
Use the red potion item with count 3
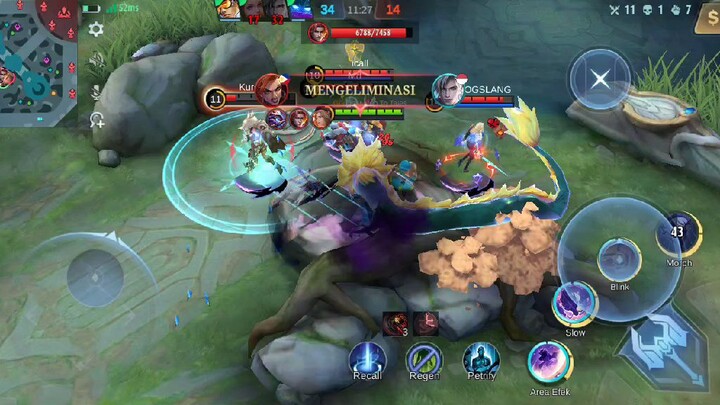[x=394, y=322]
